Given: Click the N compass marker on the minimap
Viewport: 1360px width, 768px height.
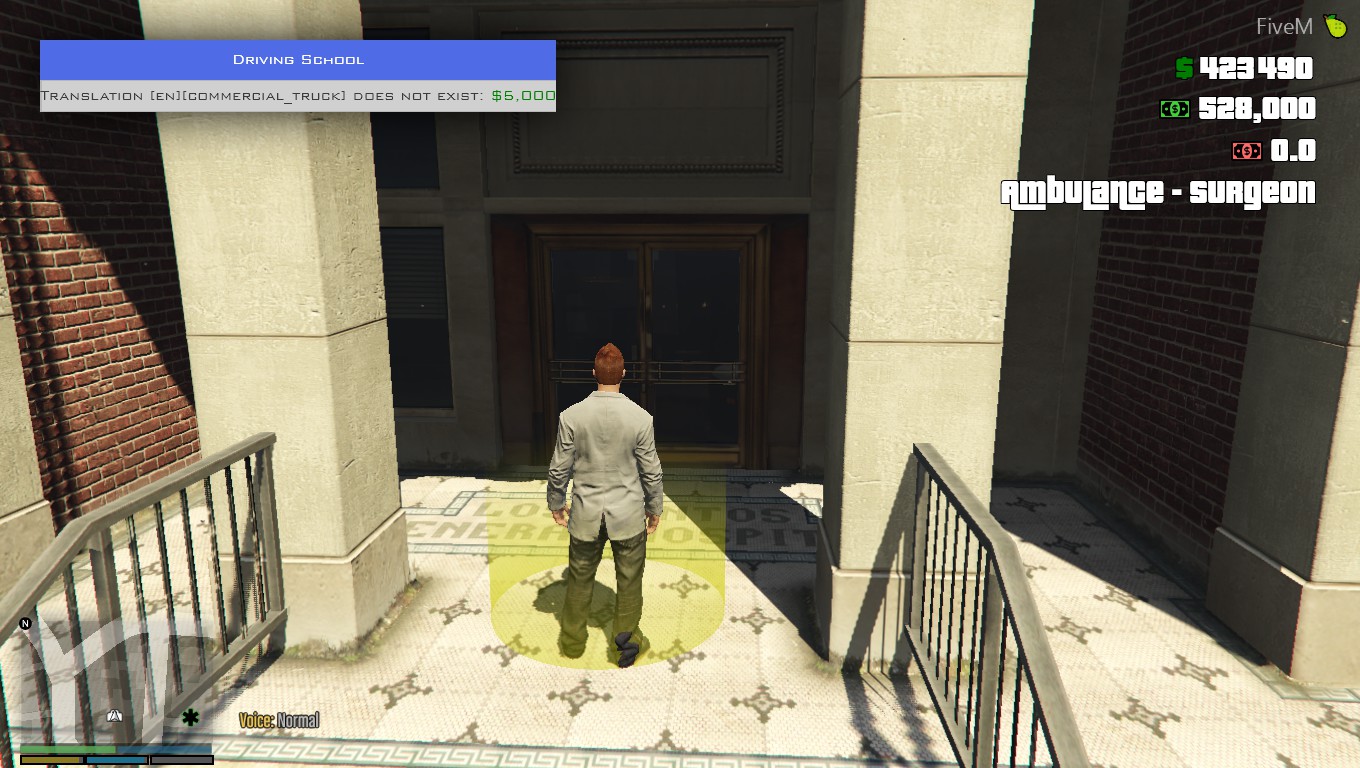Looking at the screenshot, I should click(x=25, y=622).
